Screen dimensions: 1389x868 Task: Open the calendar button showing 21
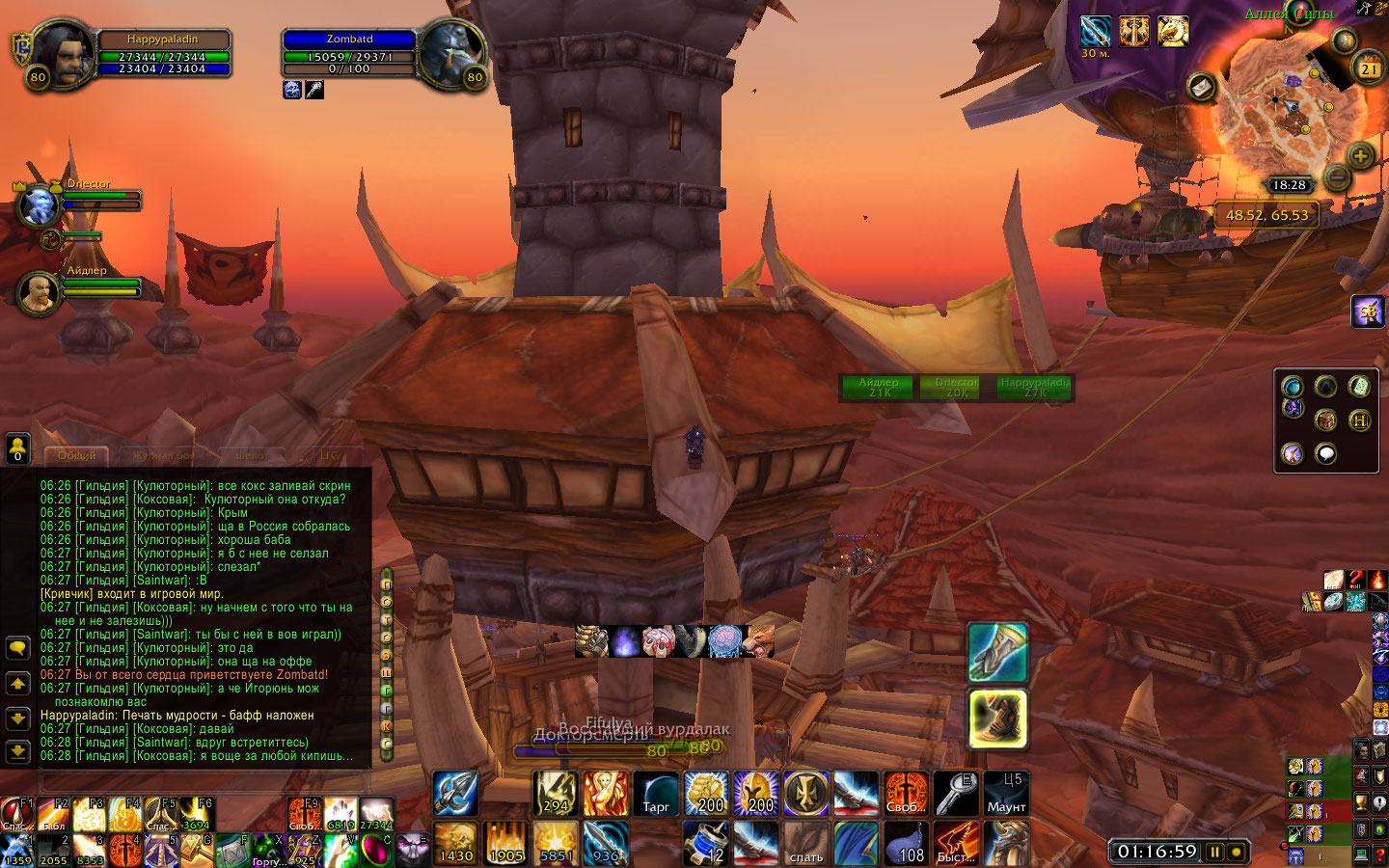(x=1370, y=68)
